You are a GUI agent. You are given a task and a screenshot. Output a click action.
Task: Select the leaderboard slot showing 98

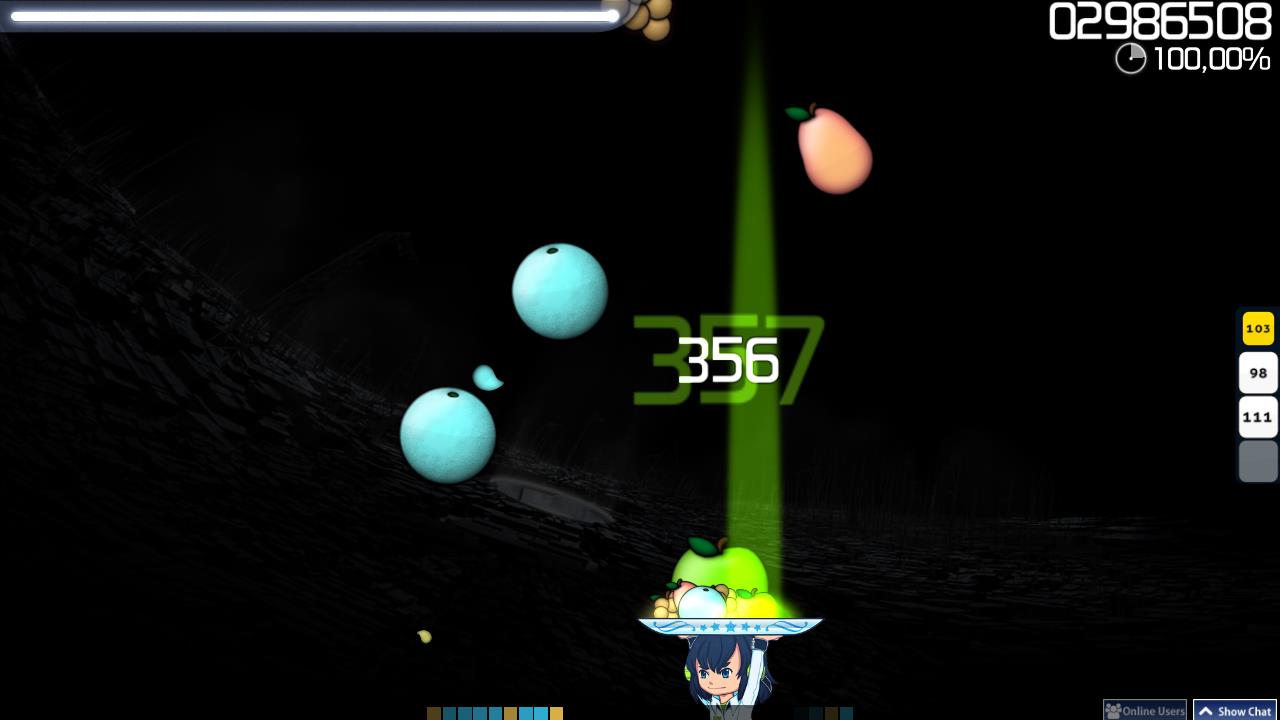(x=1258, y=372)
